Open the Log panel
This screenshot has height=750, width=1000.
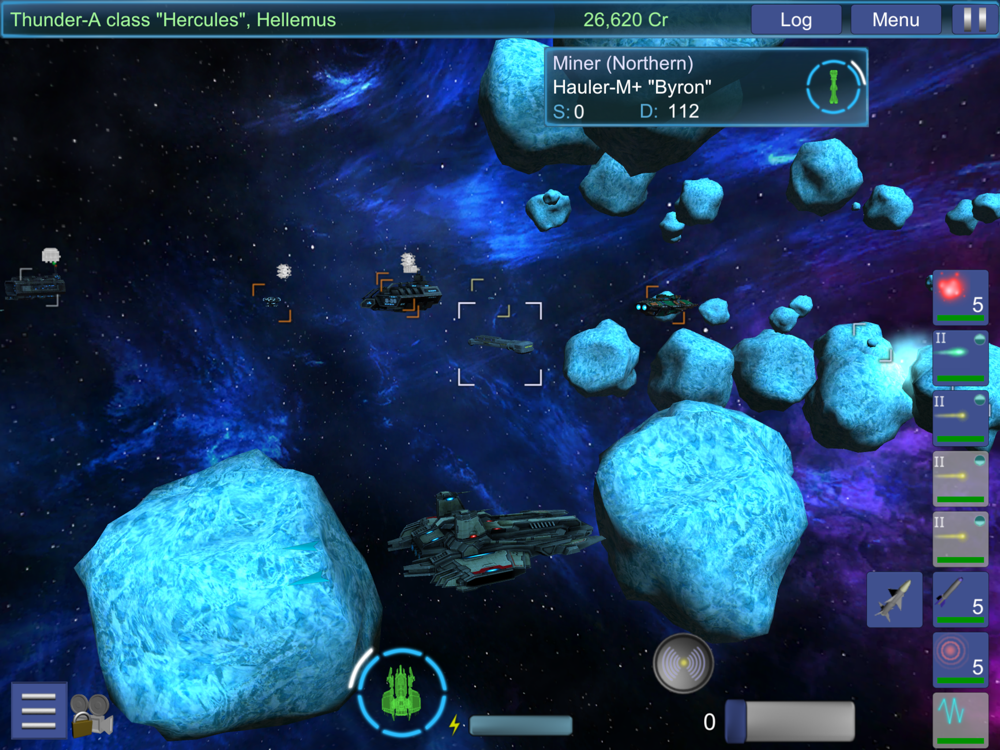point(796,20)
